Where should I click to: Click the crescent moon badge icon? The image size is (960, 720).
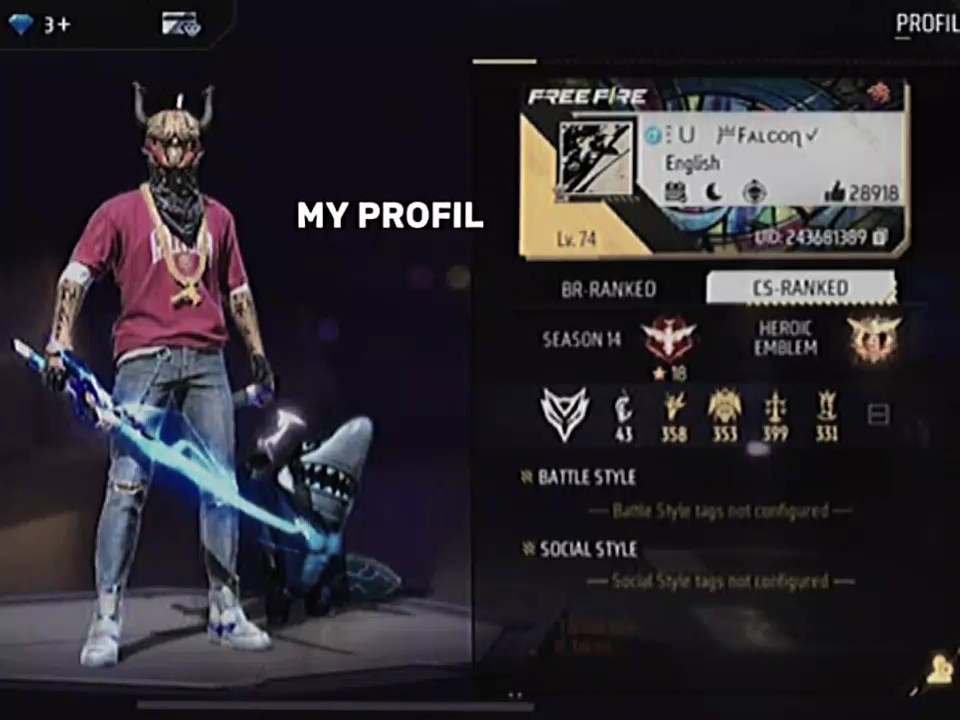click(714, 192)
